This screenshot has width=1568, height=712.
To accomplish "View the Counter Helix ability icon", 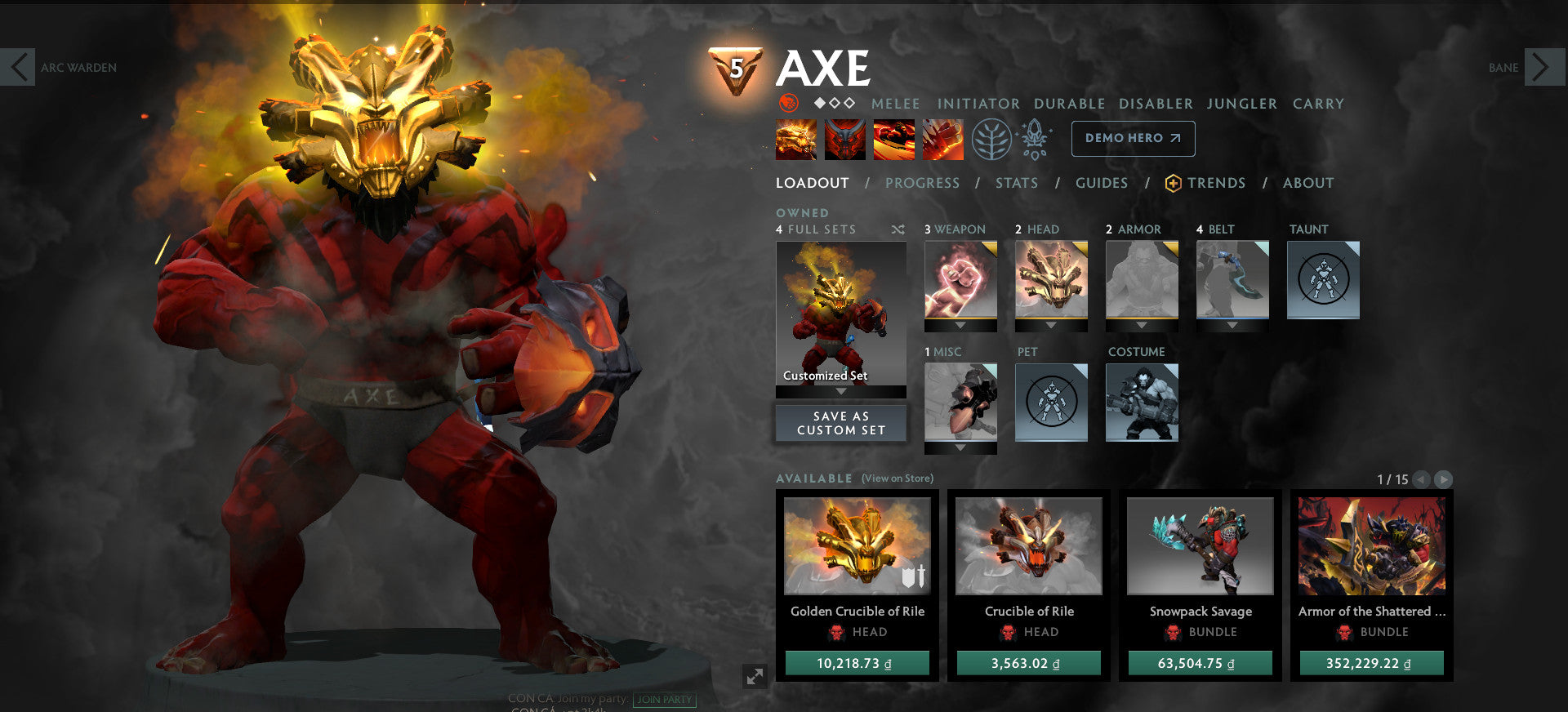I will pos(896,139).
